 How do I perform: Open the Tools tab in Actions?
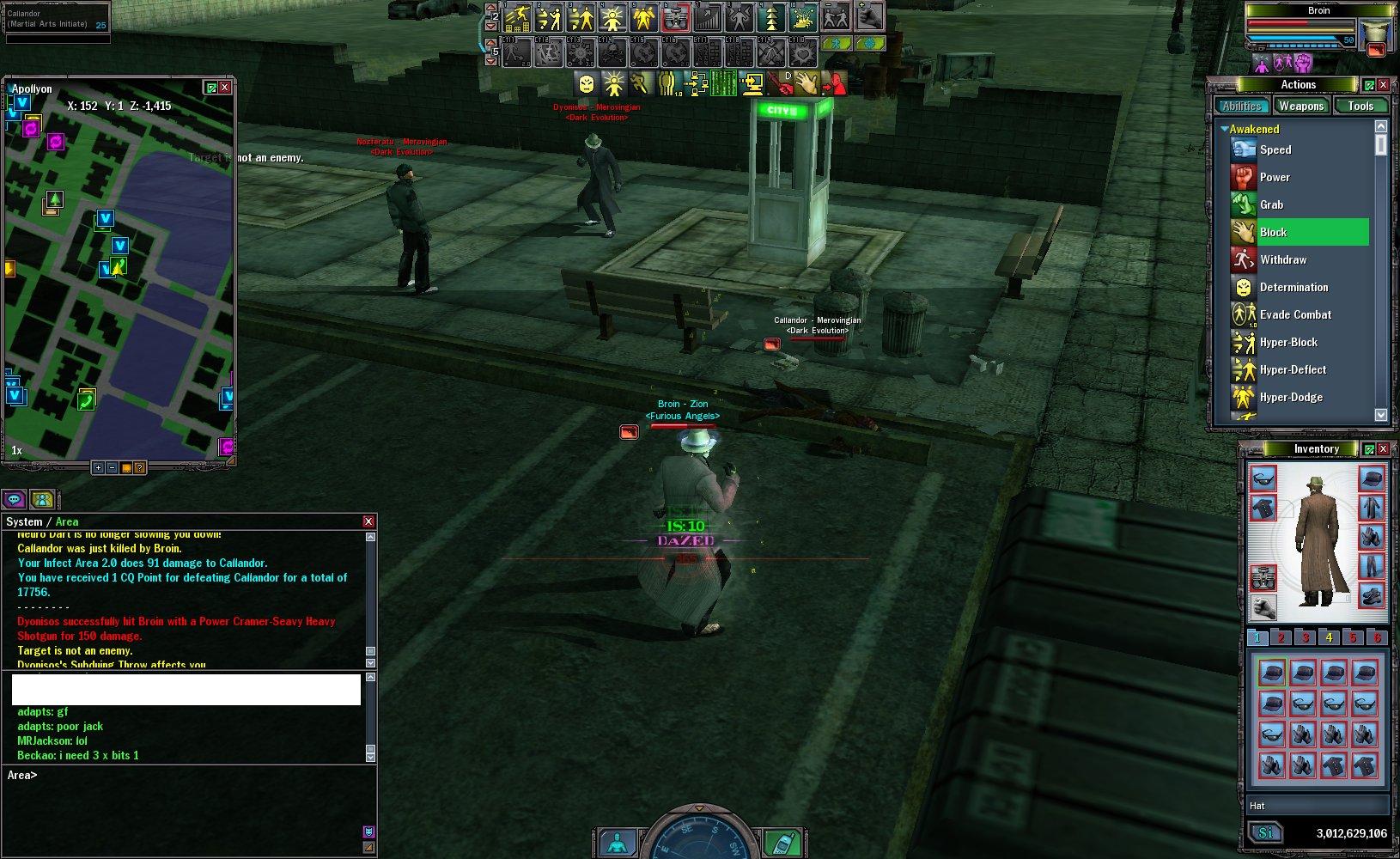1360,106
